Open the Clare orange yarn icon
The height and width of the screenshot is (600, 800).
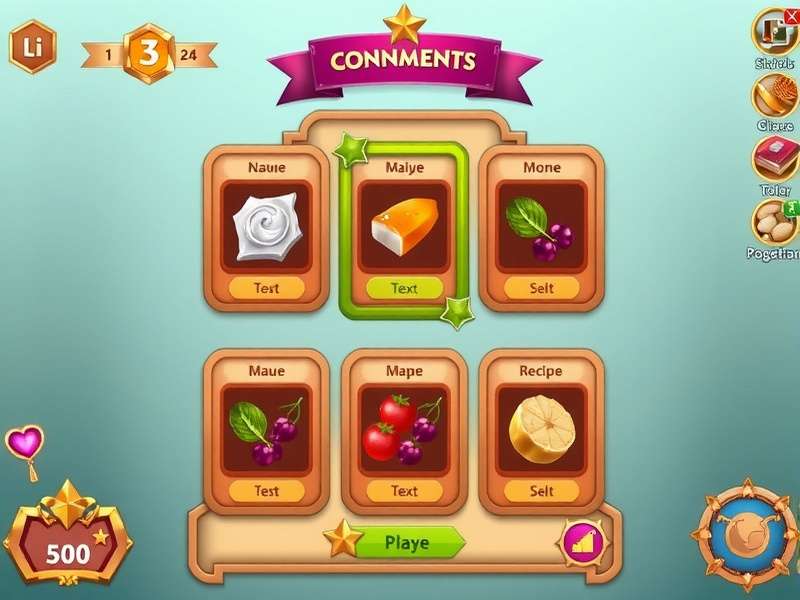773,97
